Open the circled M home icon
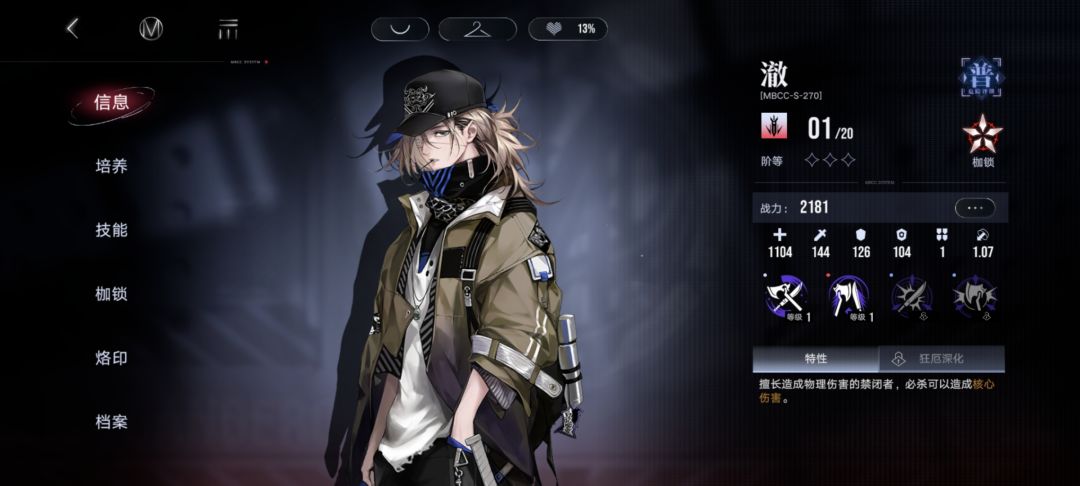1080x486 pixels. [x=151, y=29]
